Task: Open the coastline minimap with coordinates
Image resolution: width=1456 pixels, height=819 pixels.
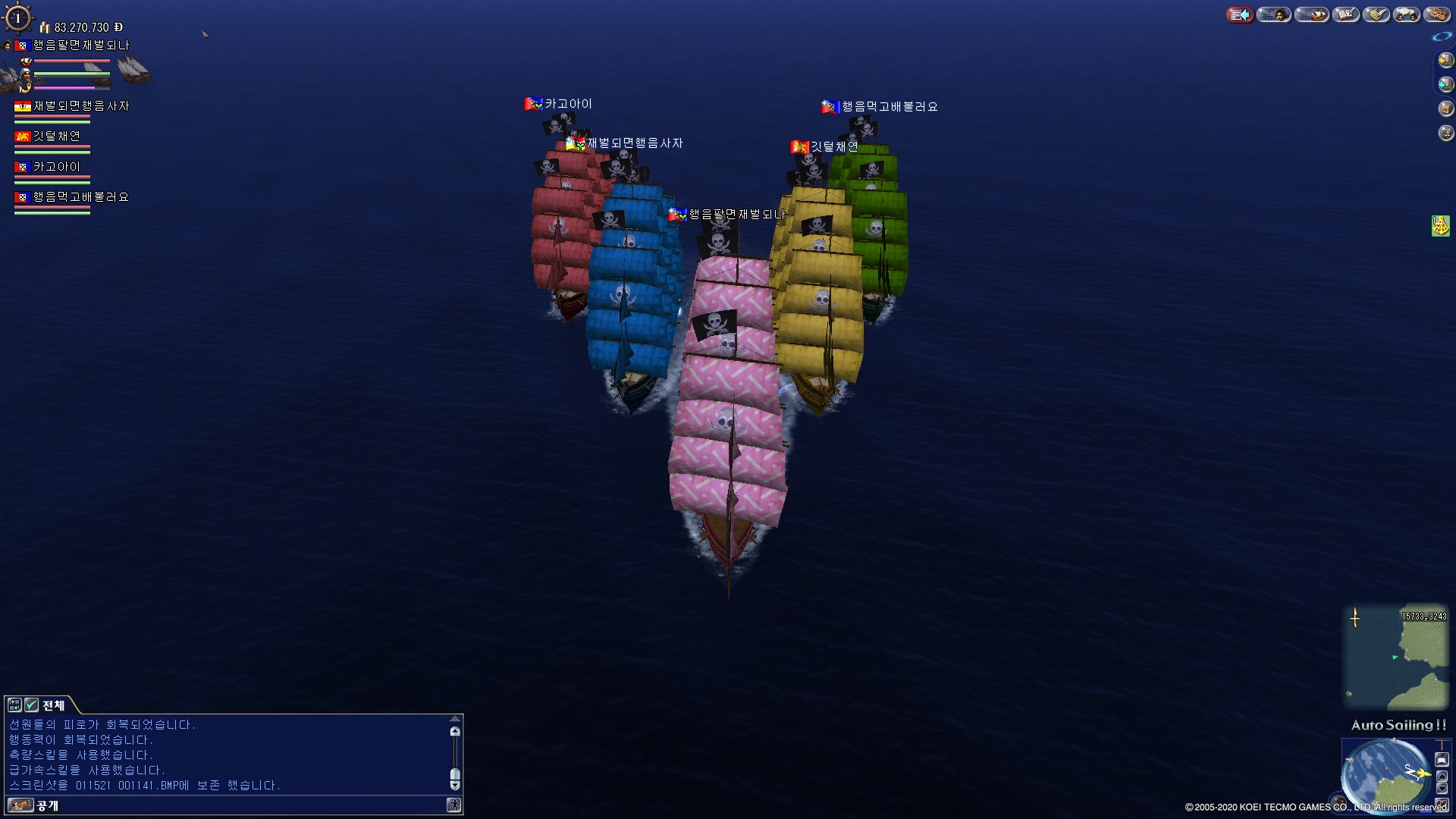Action: click(1395, 657)
